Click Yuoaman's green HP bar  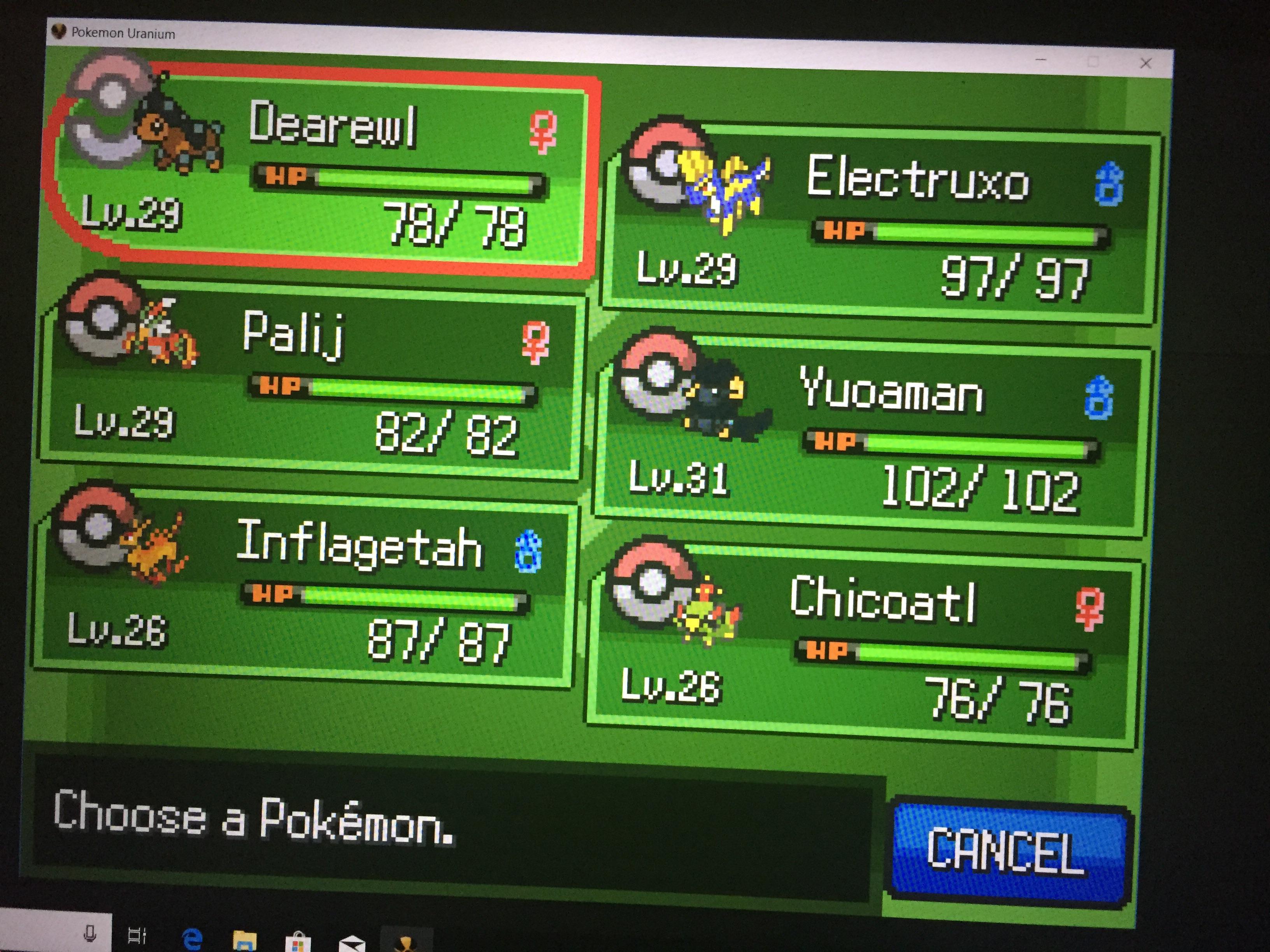pyautogui.click(x=976, y=444)
